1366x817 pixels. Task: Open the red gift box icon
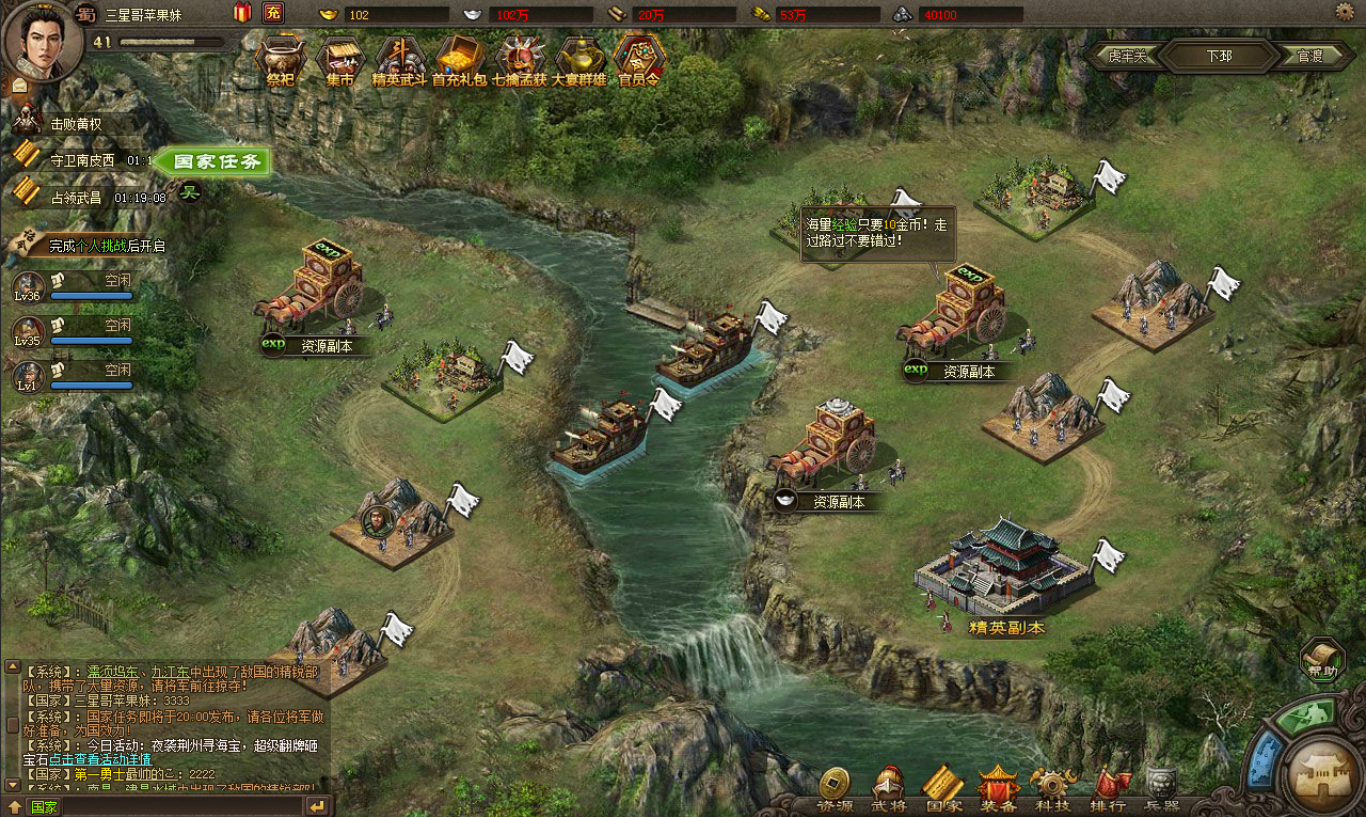[x=242, y=13]
